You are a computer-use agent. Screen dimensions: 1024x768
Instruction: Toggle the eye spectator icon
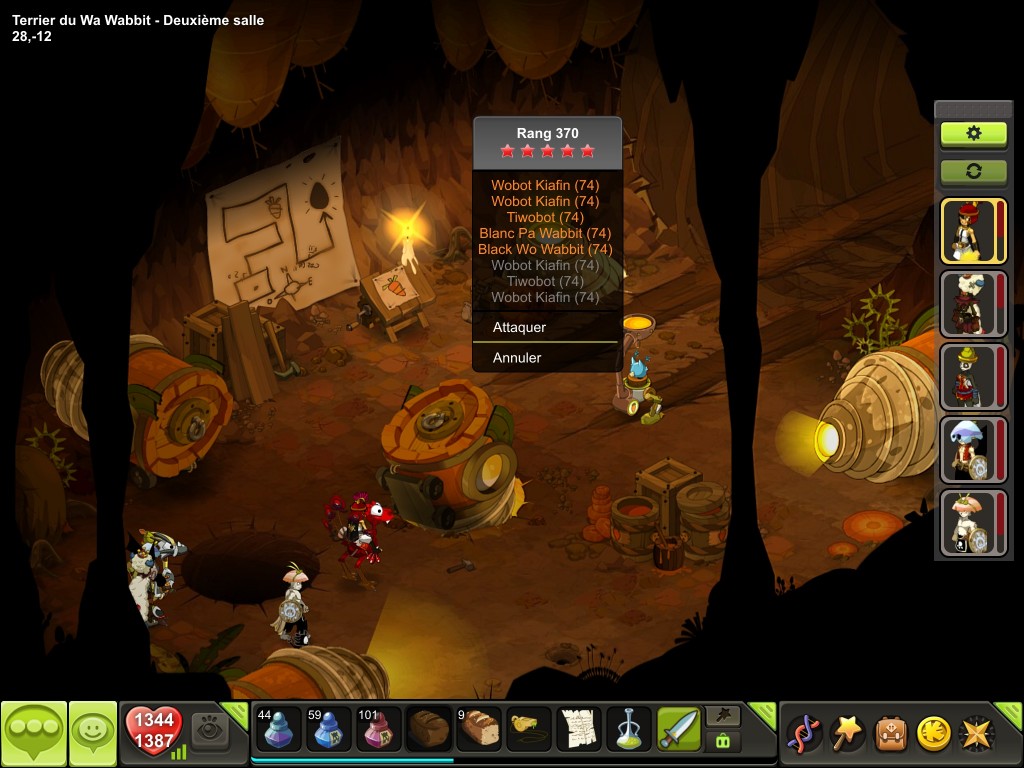[210, 729]
